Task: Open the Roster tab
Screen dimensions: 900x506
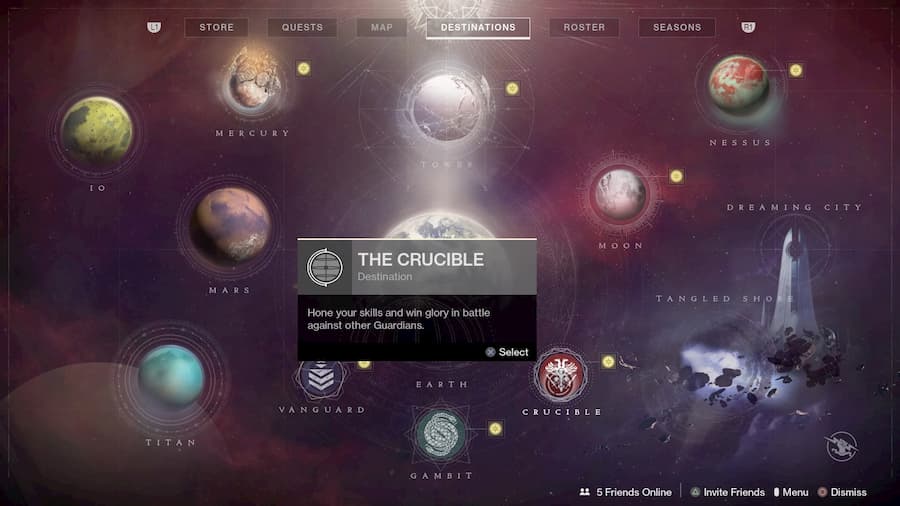Action: [584, 27]
